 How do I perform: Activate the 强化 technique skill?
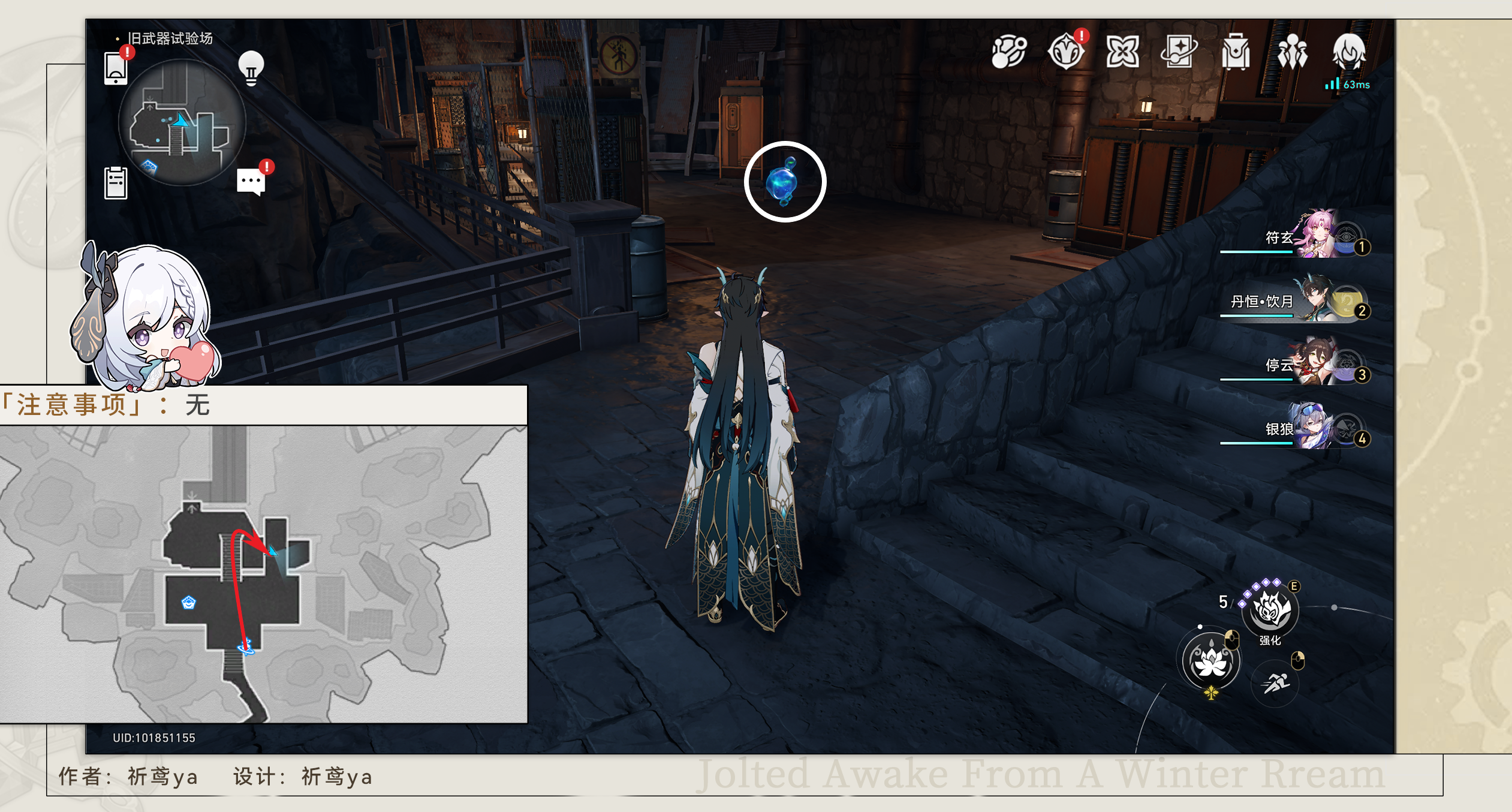tap(1270, 610)
